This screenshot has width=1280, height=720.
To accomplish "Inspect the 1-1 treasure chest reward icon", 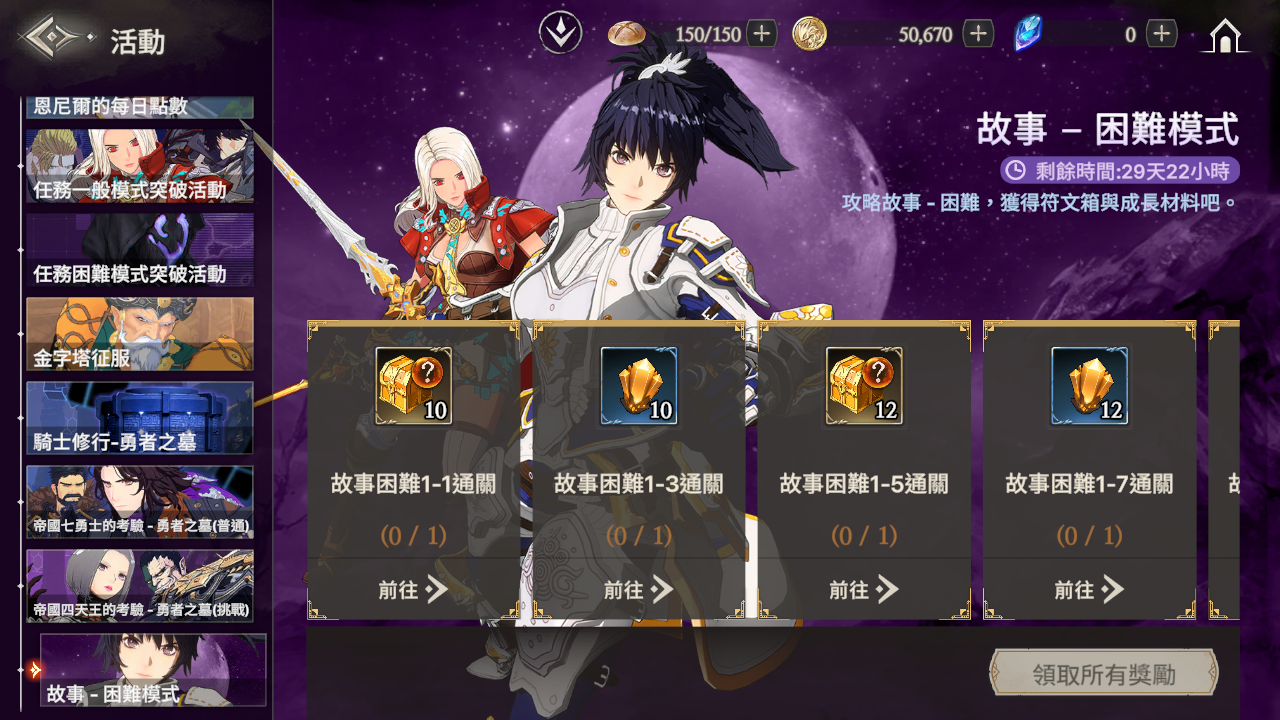I will (413, 386).
